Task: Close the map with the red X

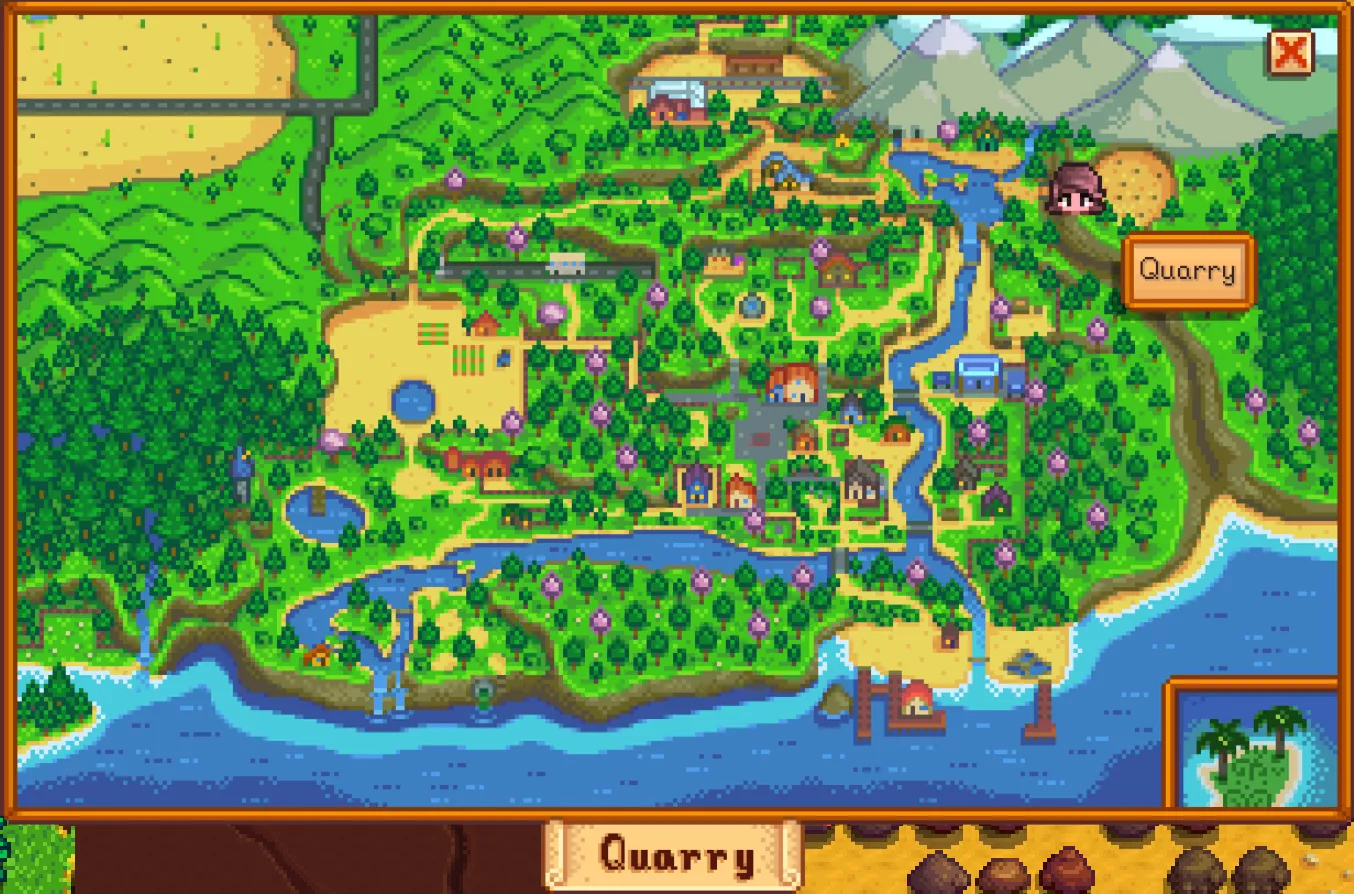Action: pyautogui.click(x=1289, y=55)
